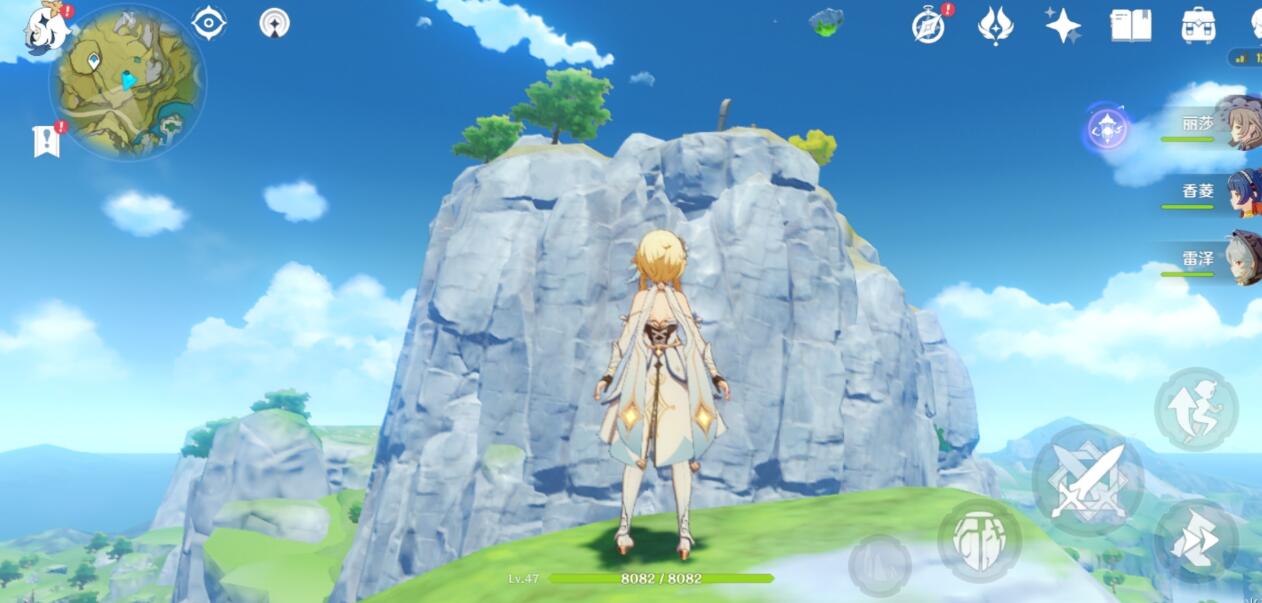Open the backpack inventory
The image size is (1262, 603).
pos(1198,25)
